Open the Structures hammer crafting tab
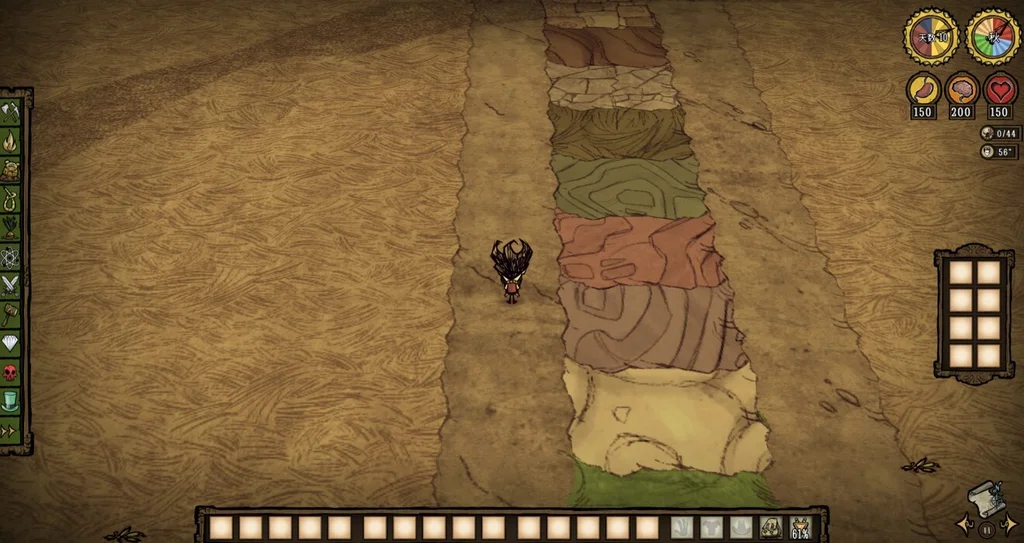Screen dimensions: 1024x543 tap(11, 314)
